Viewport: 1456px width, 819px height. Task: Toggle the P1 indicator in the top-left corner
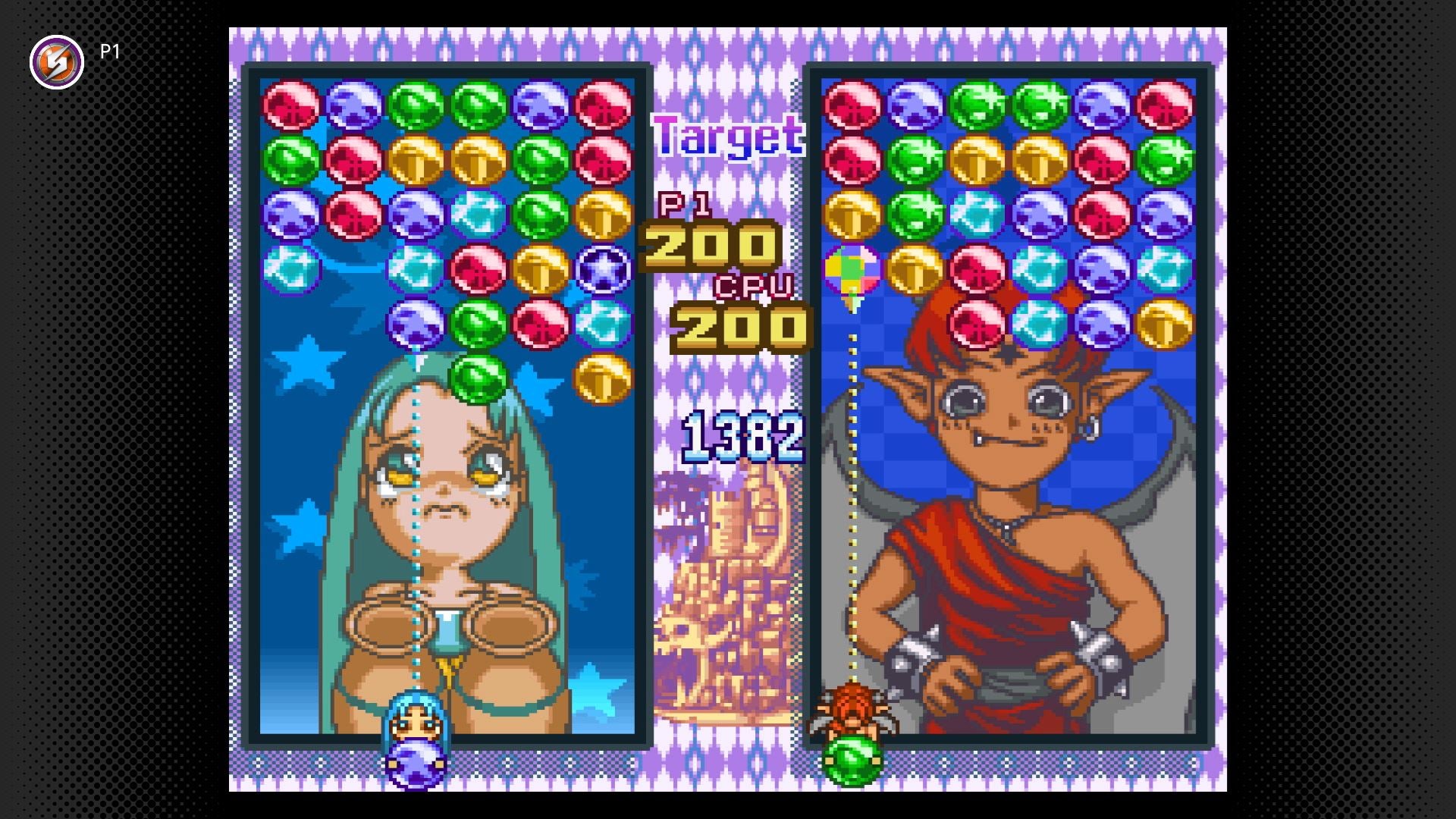tap(111, 52)
